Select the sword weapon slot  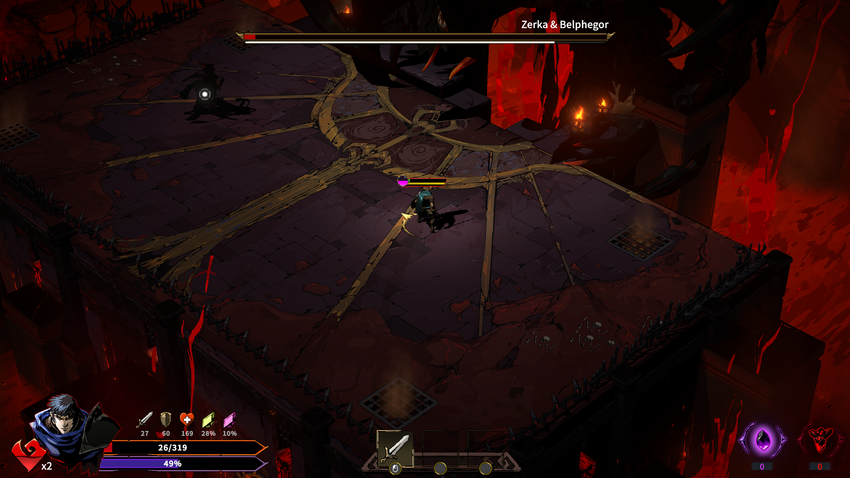pyautogui.click(x=395, y=447)
